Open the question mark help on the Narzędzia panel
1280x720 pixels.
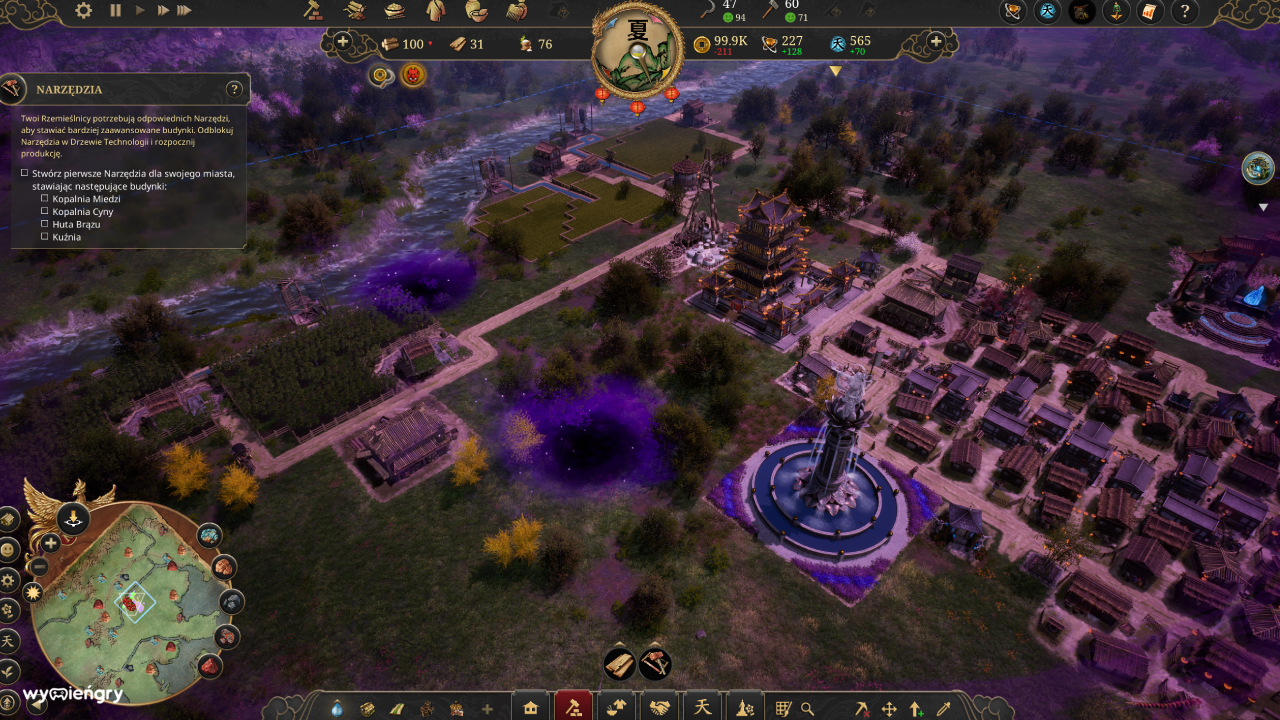[234, 89]
